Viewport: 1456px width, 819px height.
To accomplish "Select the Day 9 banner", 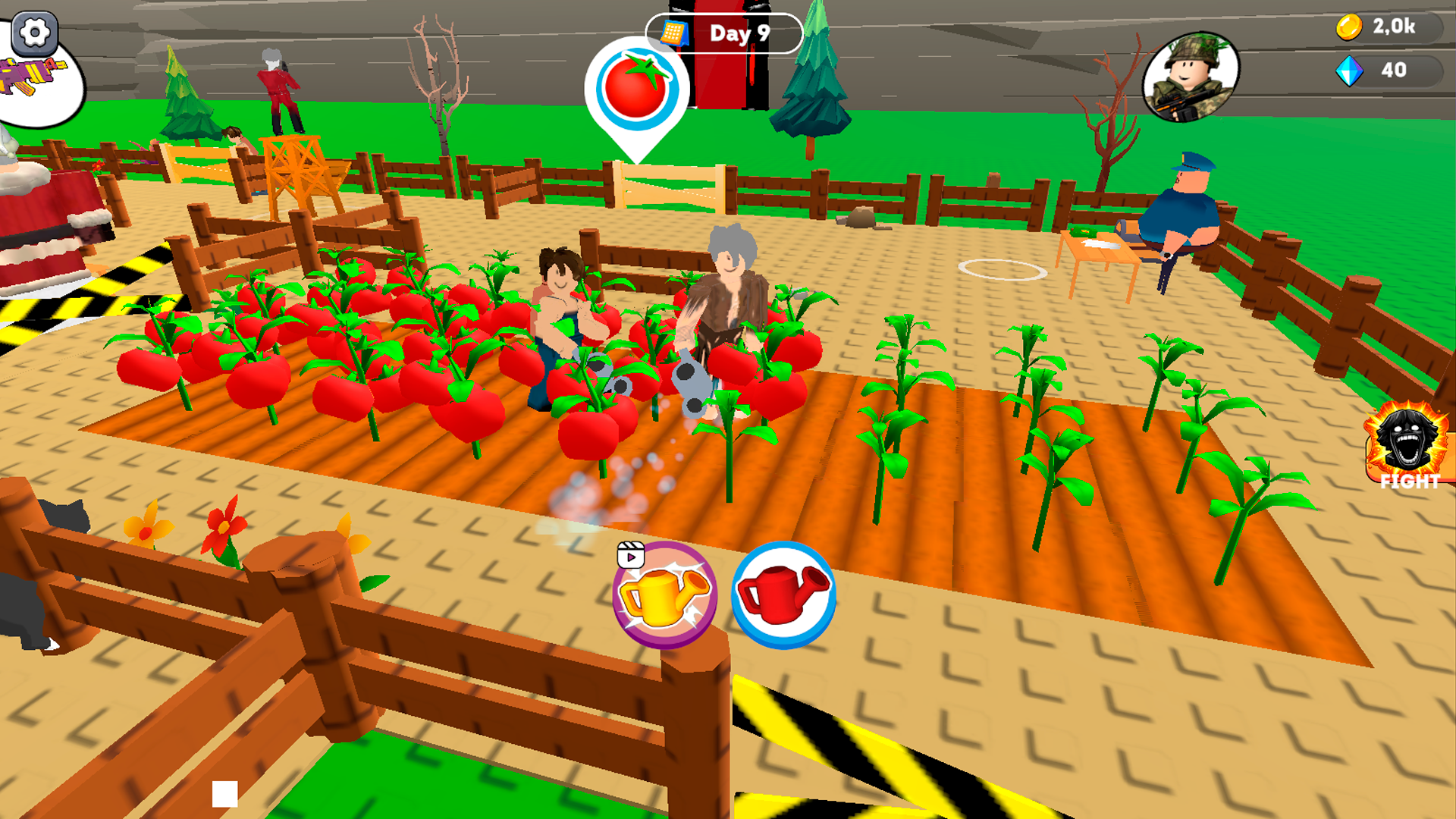I will click(x=738, y=33).
